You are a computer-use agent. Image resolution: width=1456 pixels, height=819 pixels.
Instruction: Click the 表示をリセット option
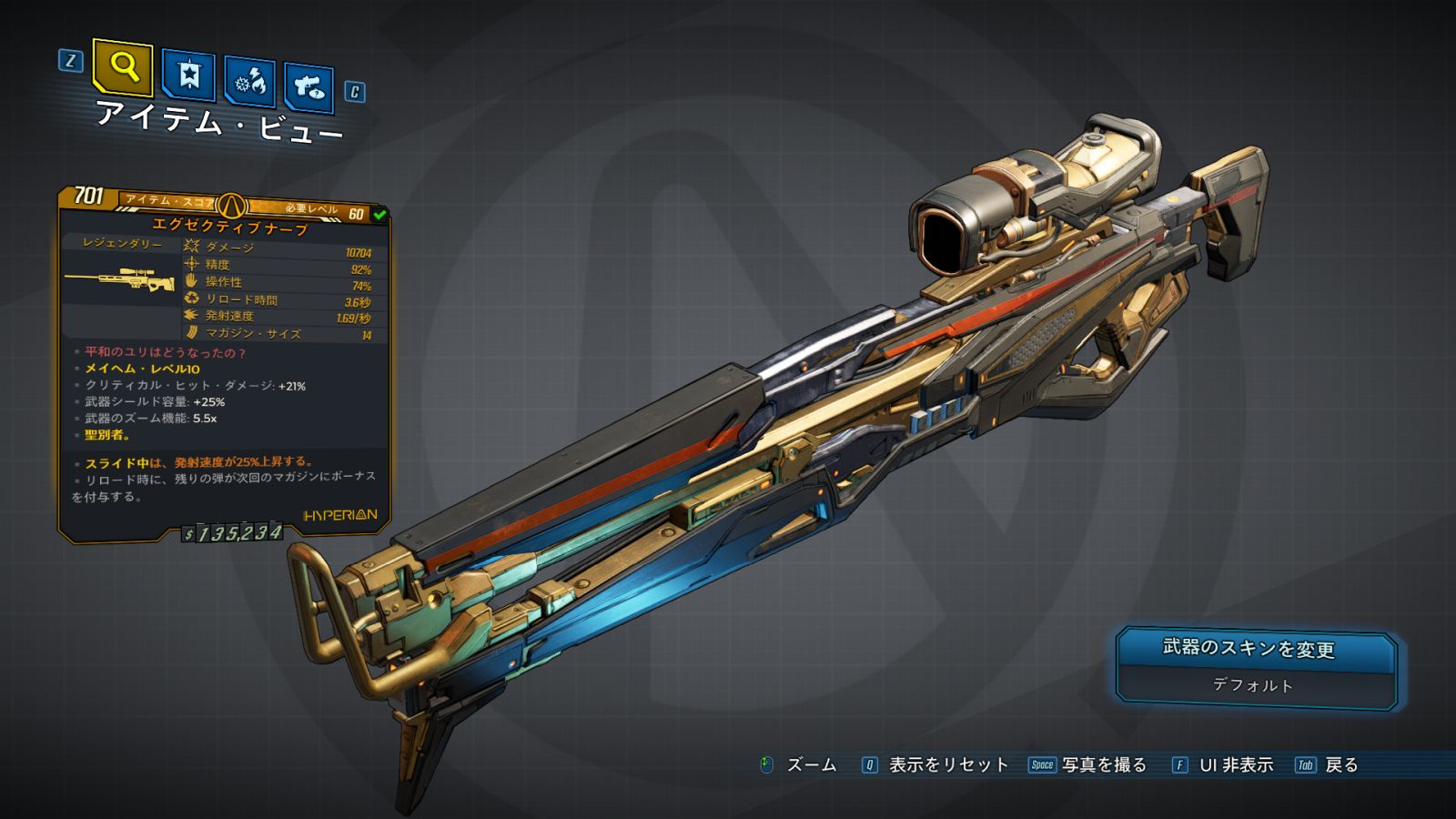(947, 765)
